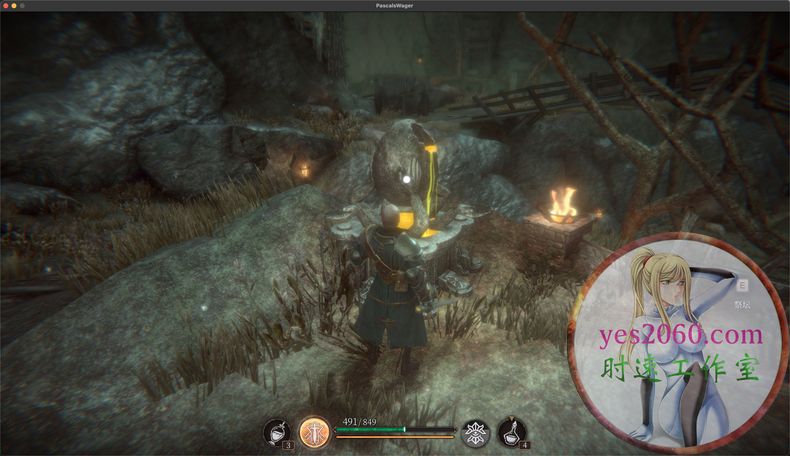Use the goblet potion with count 3

pos(276,432)
